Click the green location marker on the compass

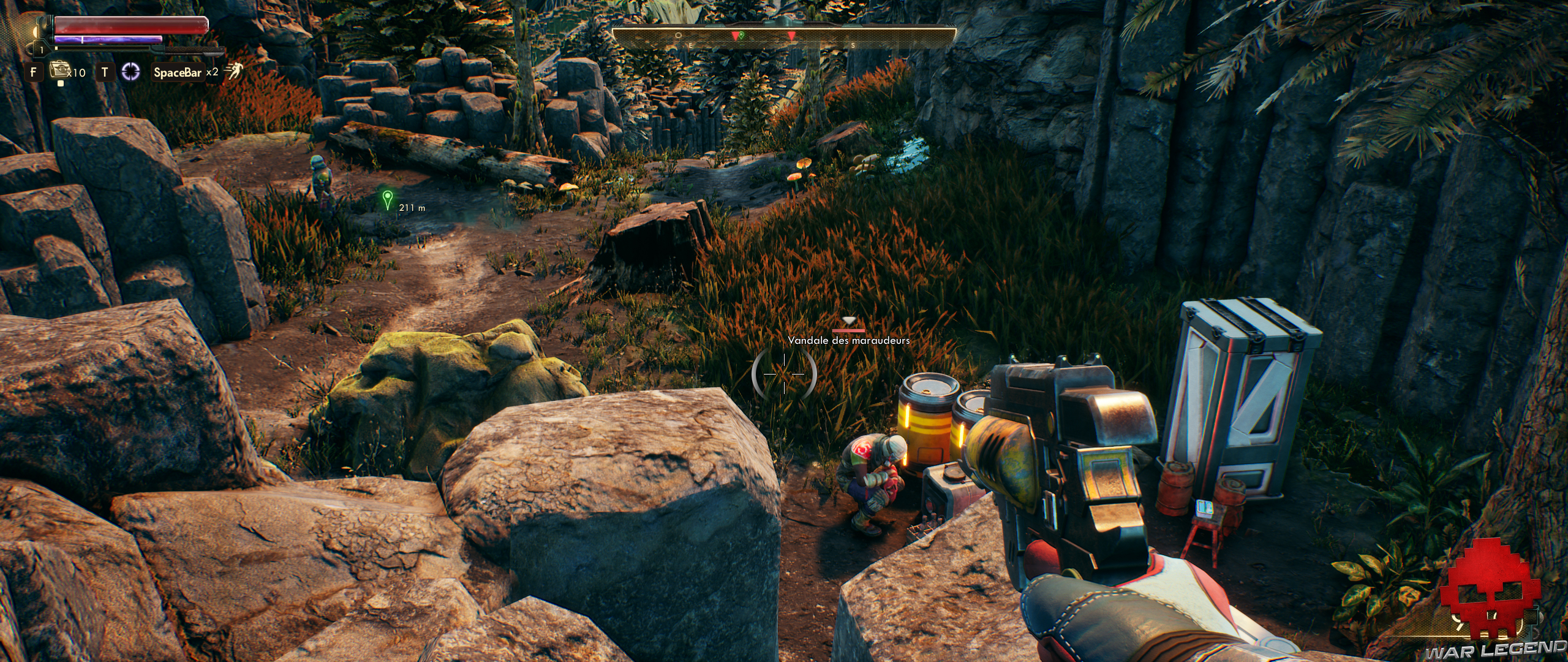pyautogui.click(x=741, y=36)
